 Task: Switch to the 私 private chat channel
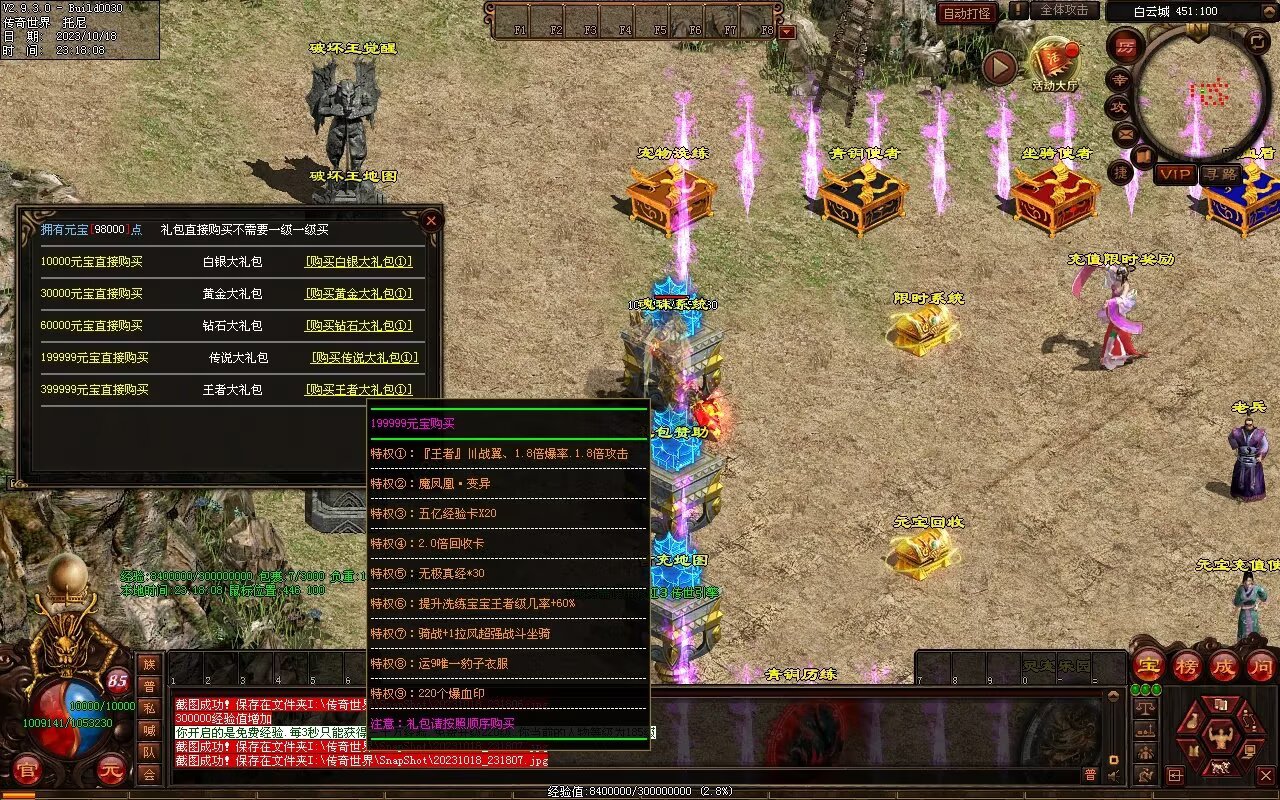tap(149, 708)
